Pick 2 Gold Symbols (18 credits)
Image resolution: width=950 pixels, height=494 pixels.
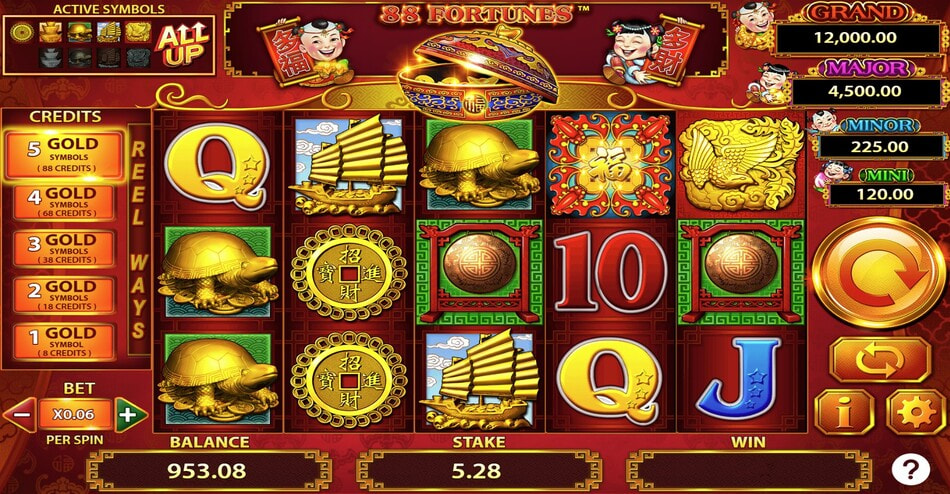(x=64, y=295)
